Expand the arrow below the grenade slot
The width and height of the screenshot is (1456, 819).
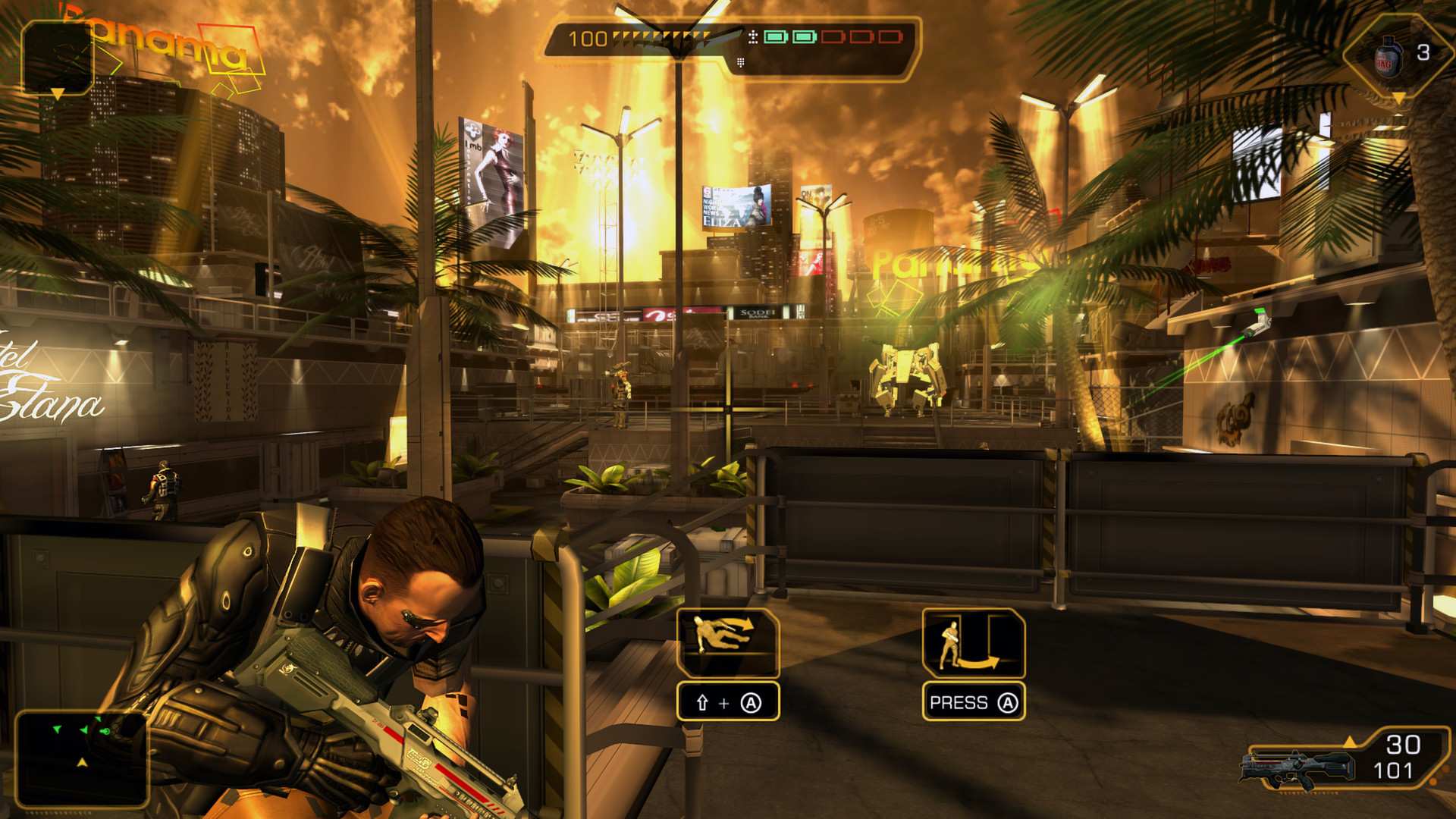tap(1399, 97)
